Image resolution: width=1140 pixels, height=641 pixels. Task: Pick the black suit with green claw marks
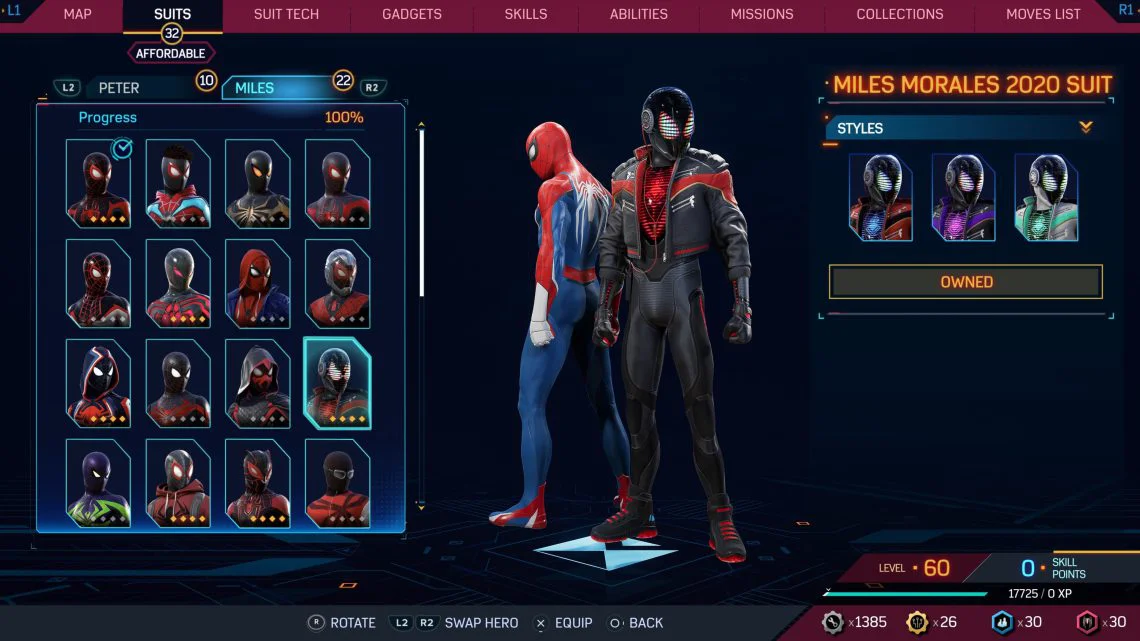(x=98, y=484)
